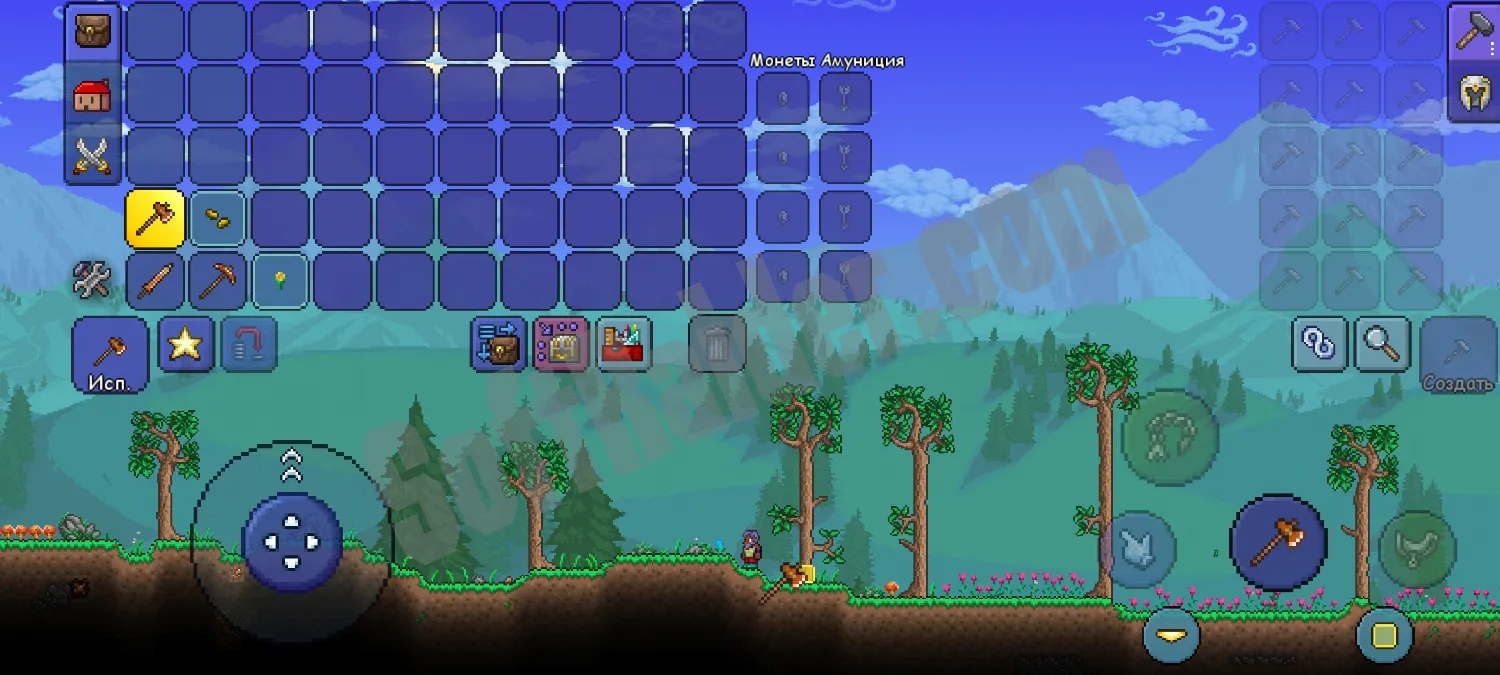Viewport: 1500px width, 675px height.
Task: Activate the grappling hook button
Action: (1169, 437)
